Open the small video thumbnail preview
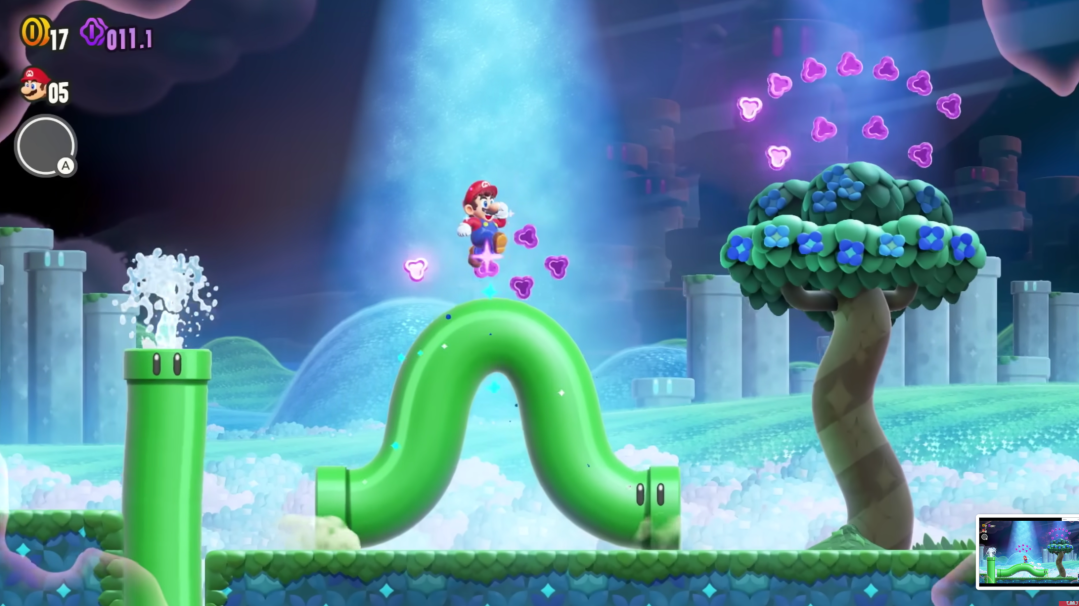This screenshot has height=606, width=1079. [1027, 551]
